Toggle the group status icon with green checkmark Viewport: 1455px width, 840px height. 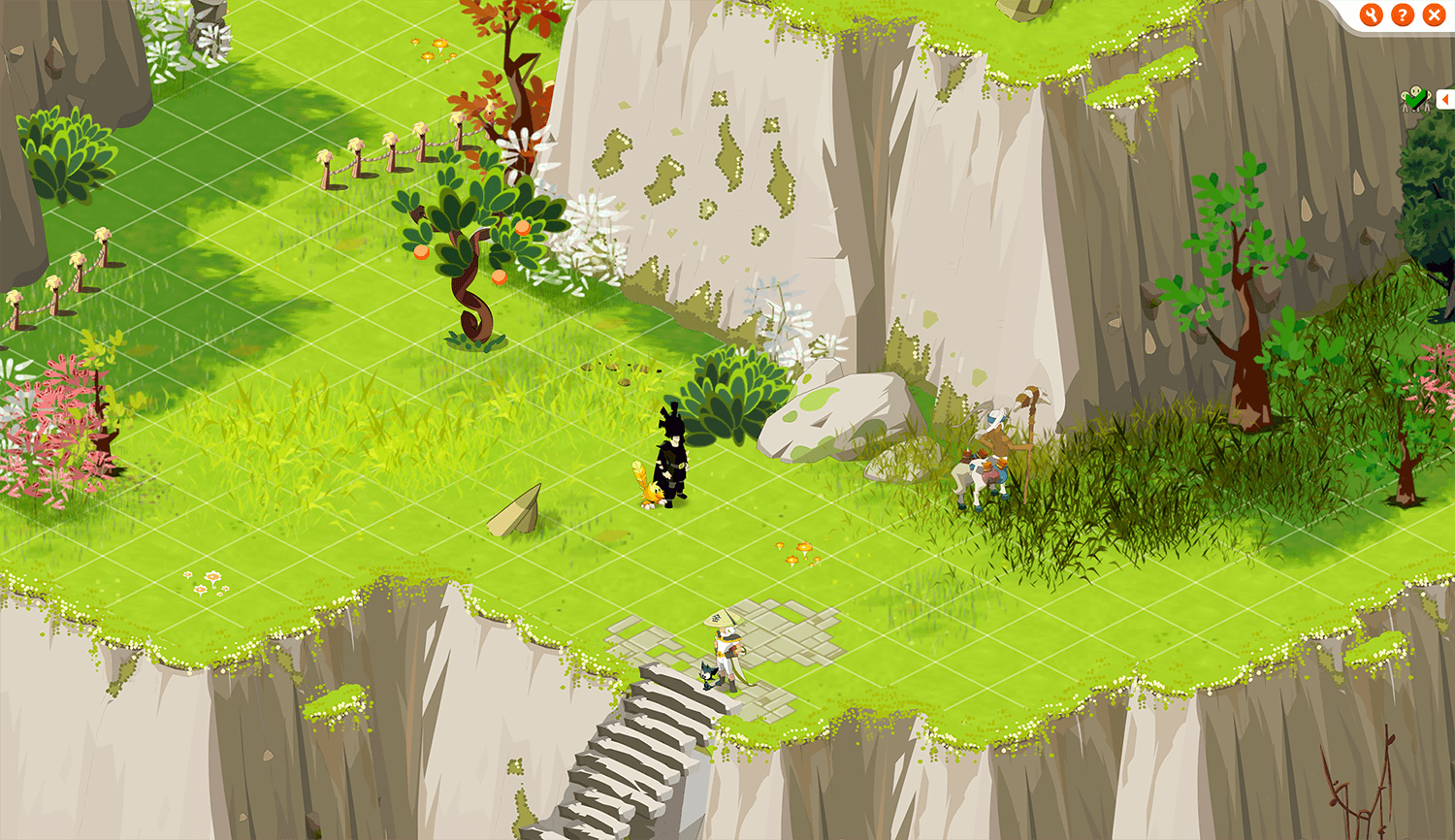1415,98
